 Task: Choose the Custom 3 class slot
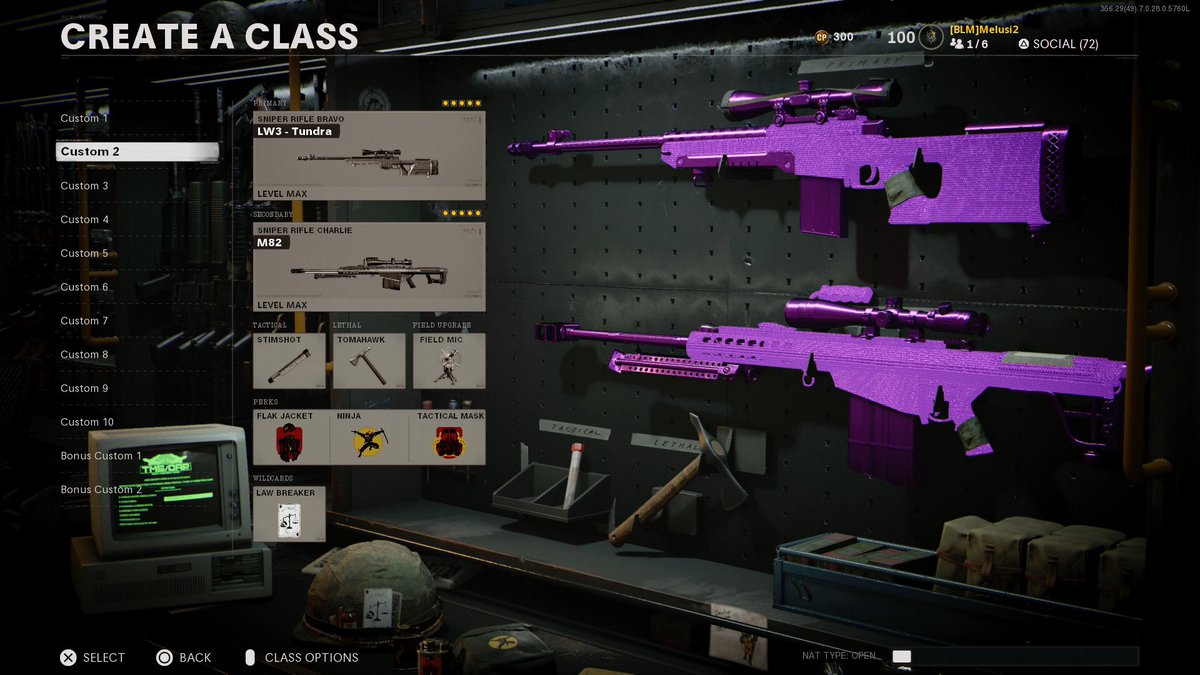coord(85,186)
